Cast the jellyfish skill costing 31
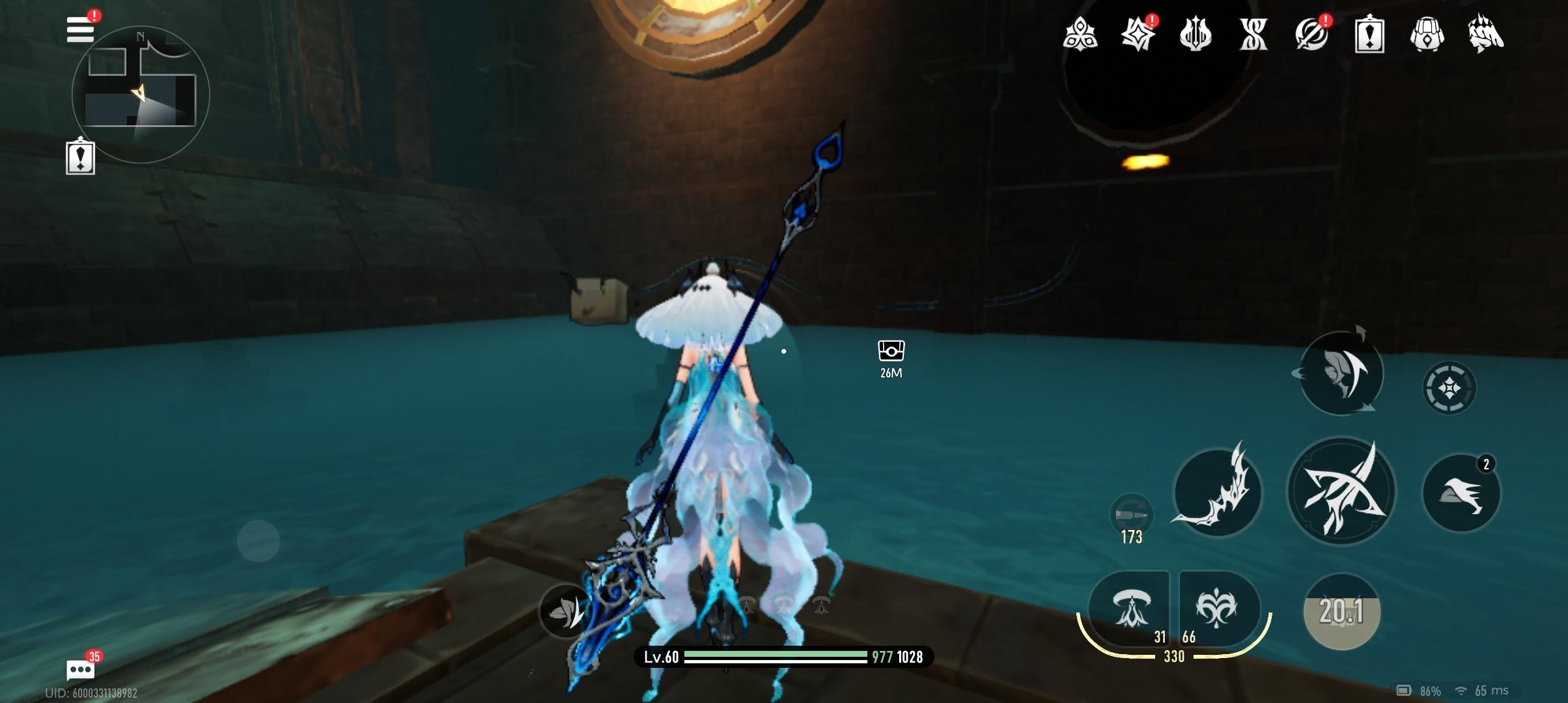Screen dimensions: 1568x703 pos(1130,608)
